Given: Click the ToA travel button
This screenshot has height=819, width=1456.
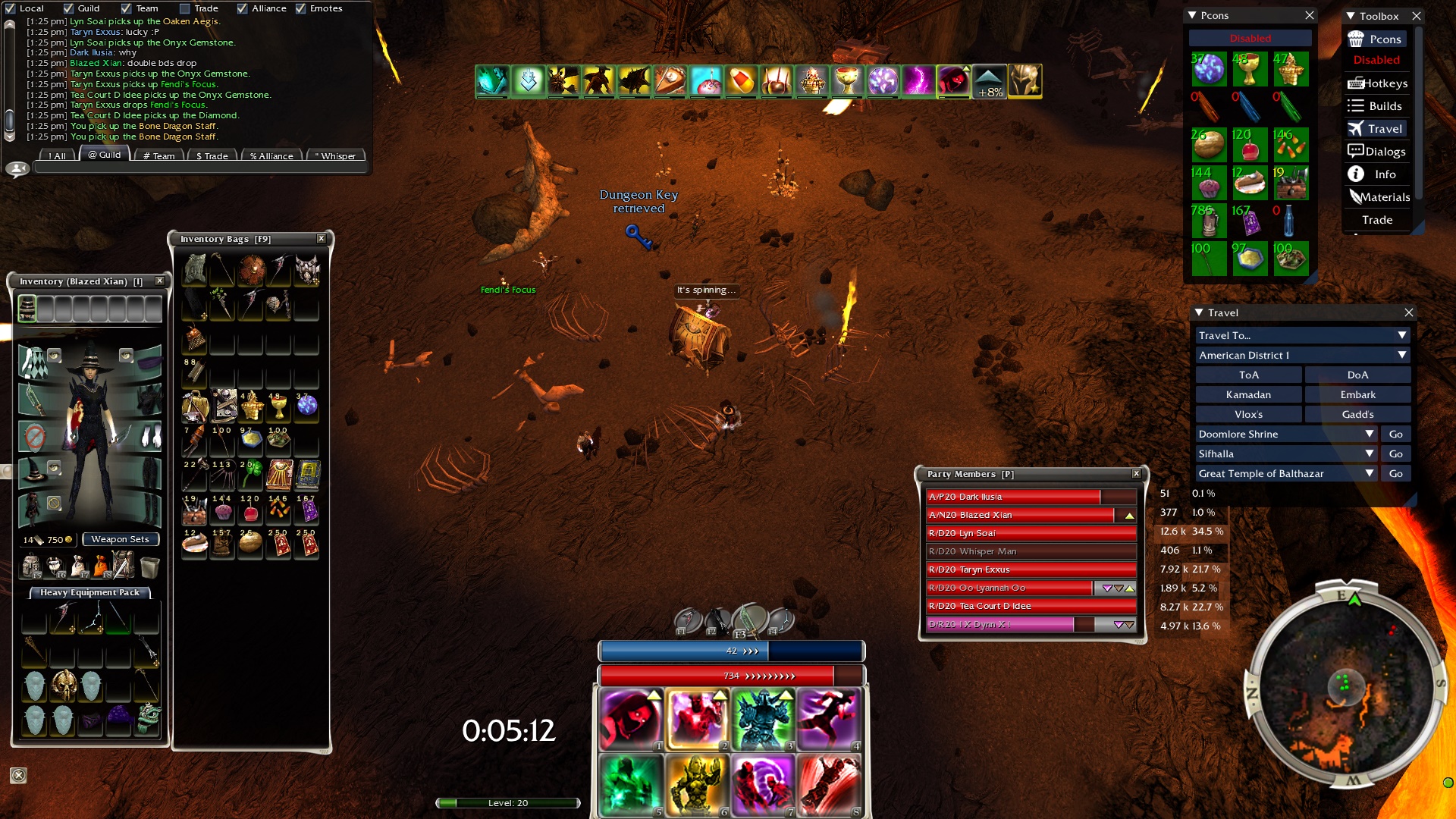Looking at the screenshot, I should tap(1248, 375).
